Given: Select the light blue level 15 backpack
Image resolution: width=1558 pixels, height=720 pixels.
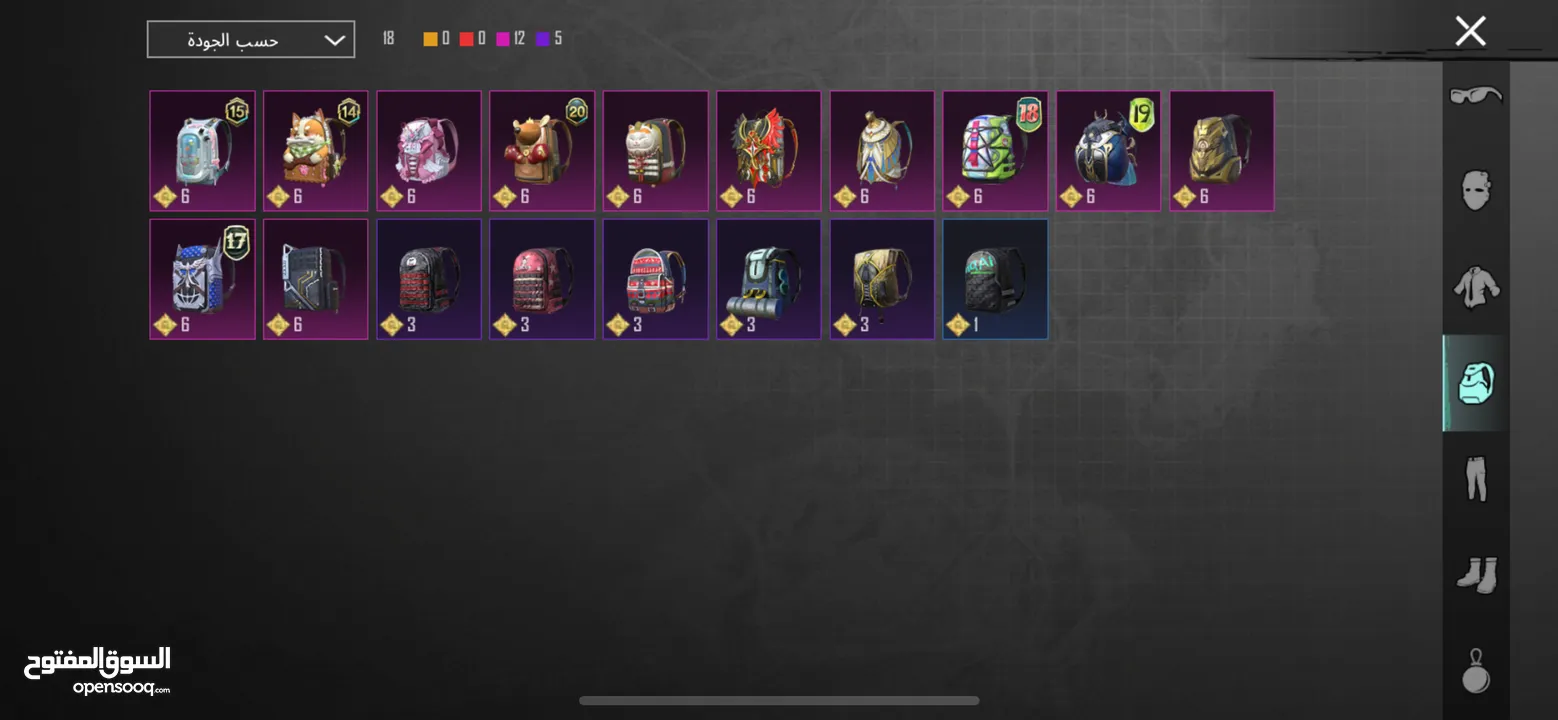Looking at the screenshot, I should 203,151.
